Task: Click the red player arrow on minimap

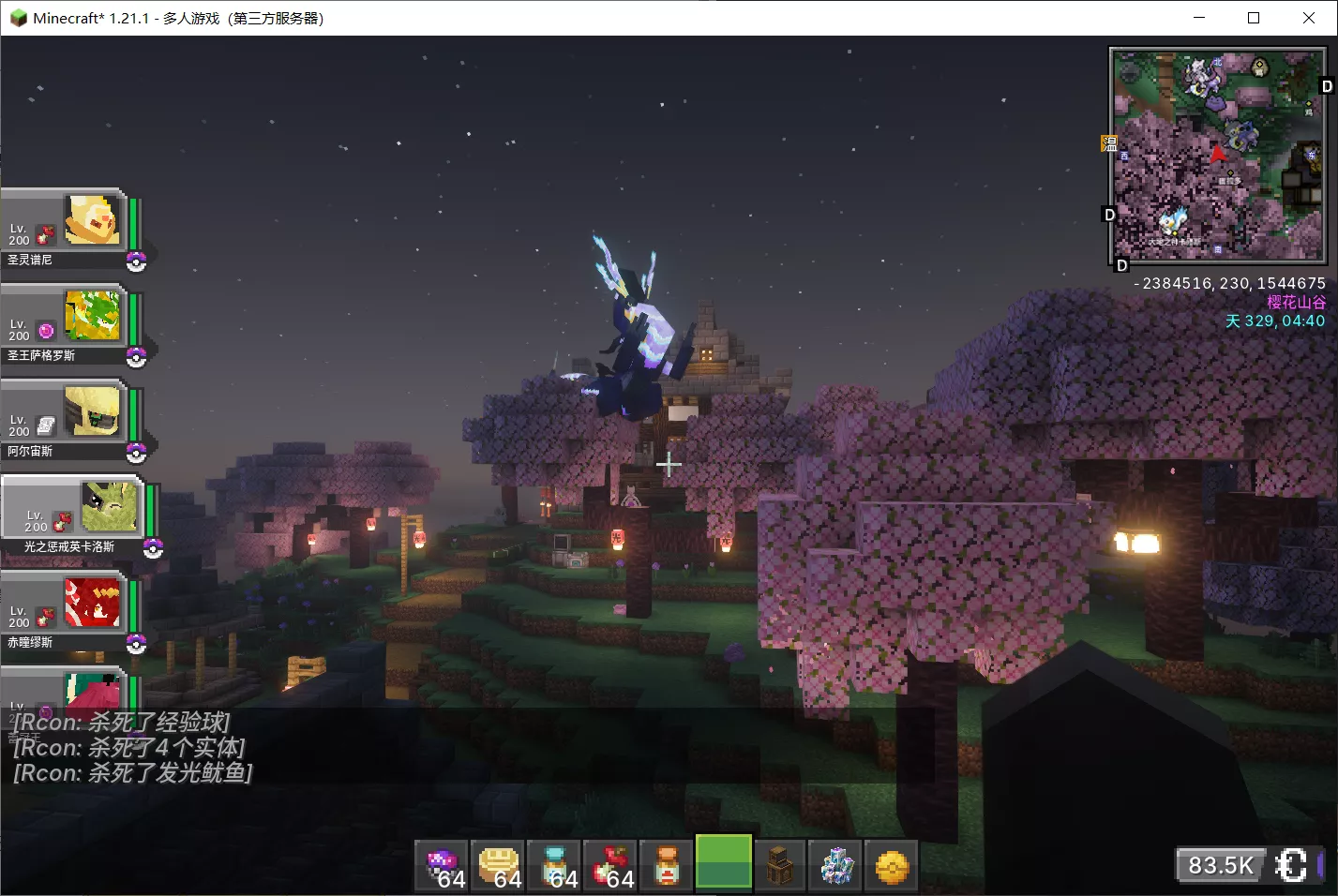Action: [1217, 153]
